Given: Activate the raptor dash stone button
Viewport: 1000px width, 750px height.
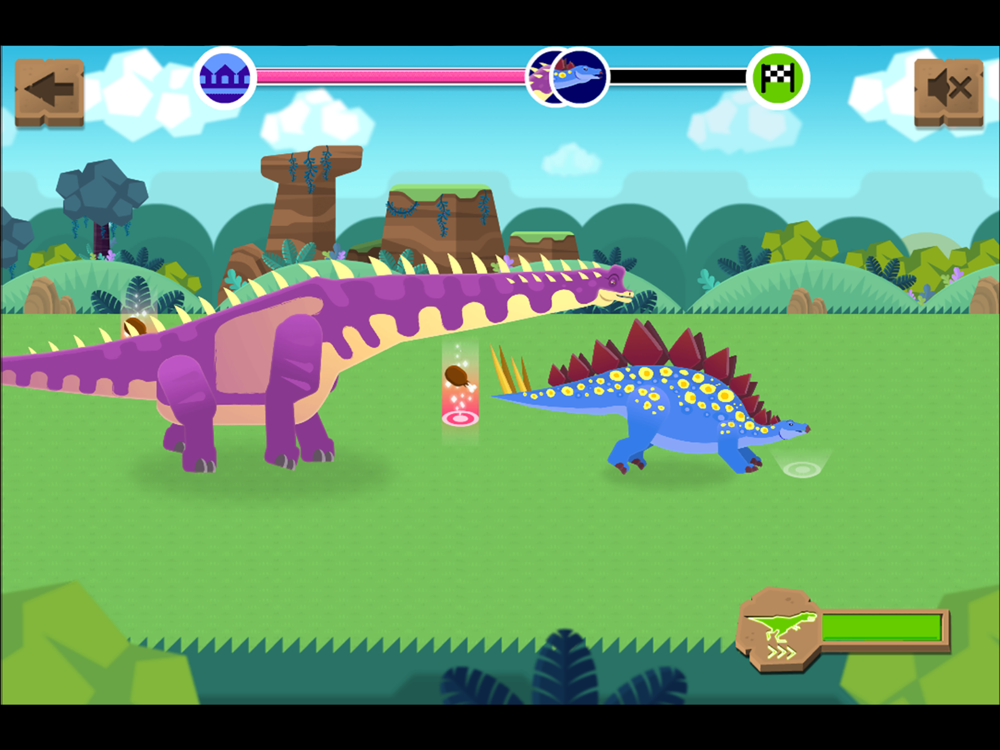Looking at the screenshot, I should click(x=779, y=629).
